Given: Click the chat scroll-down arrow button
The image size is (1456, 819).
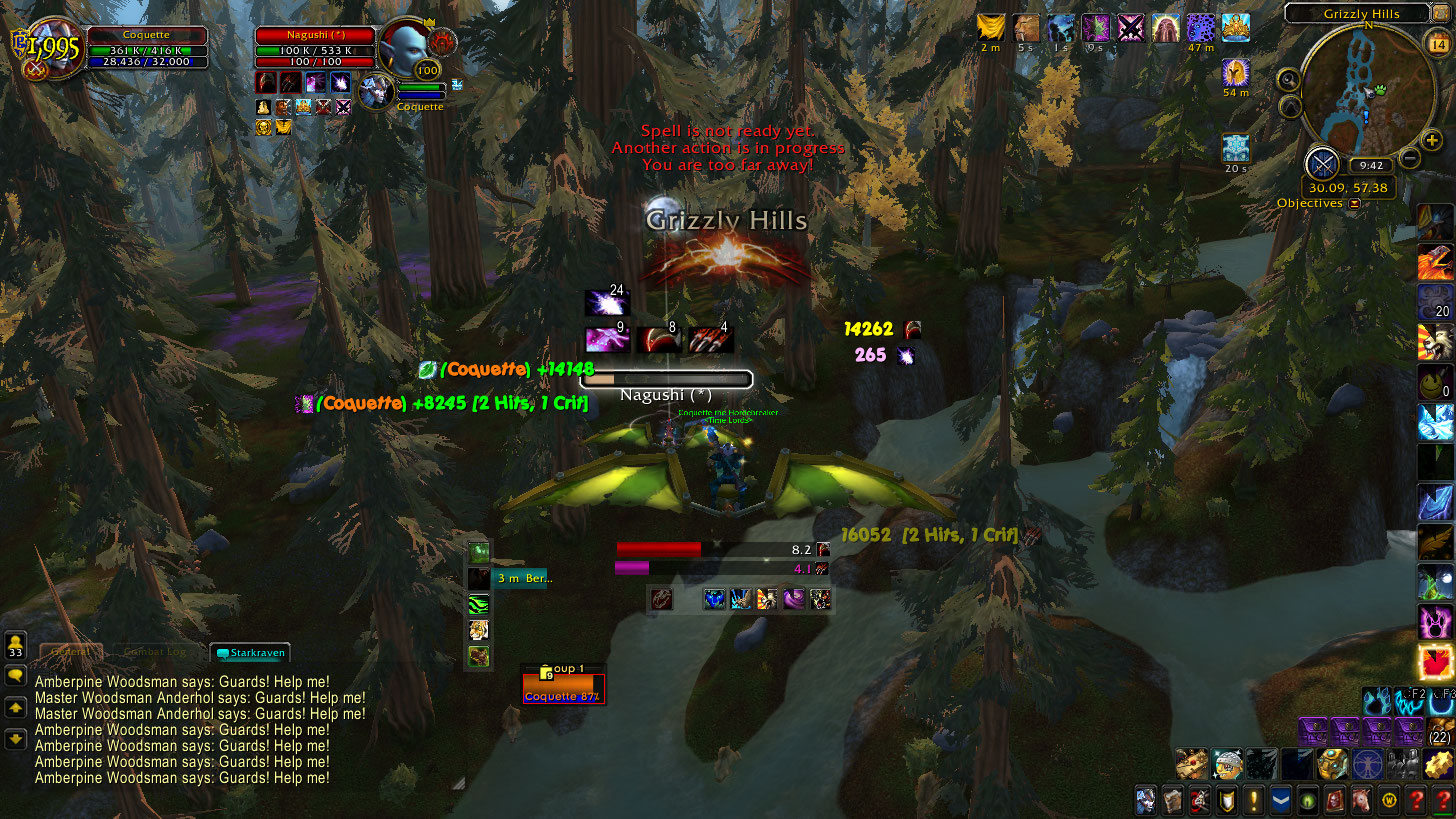Looking at the screenshot, I should 16,739.
